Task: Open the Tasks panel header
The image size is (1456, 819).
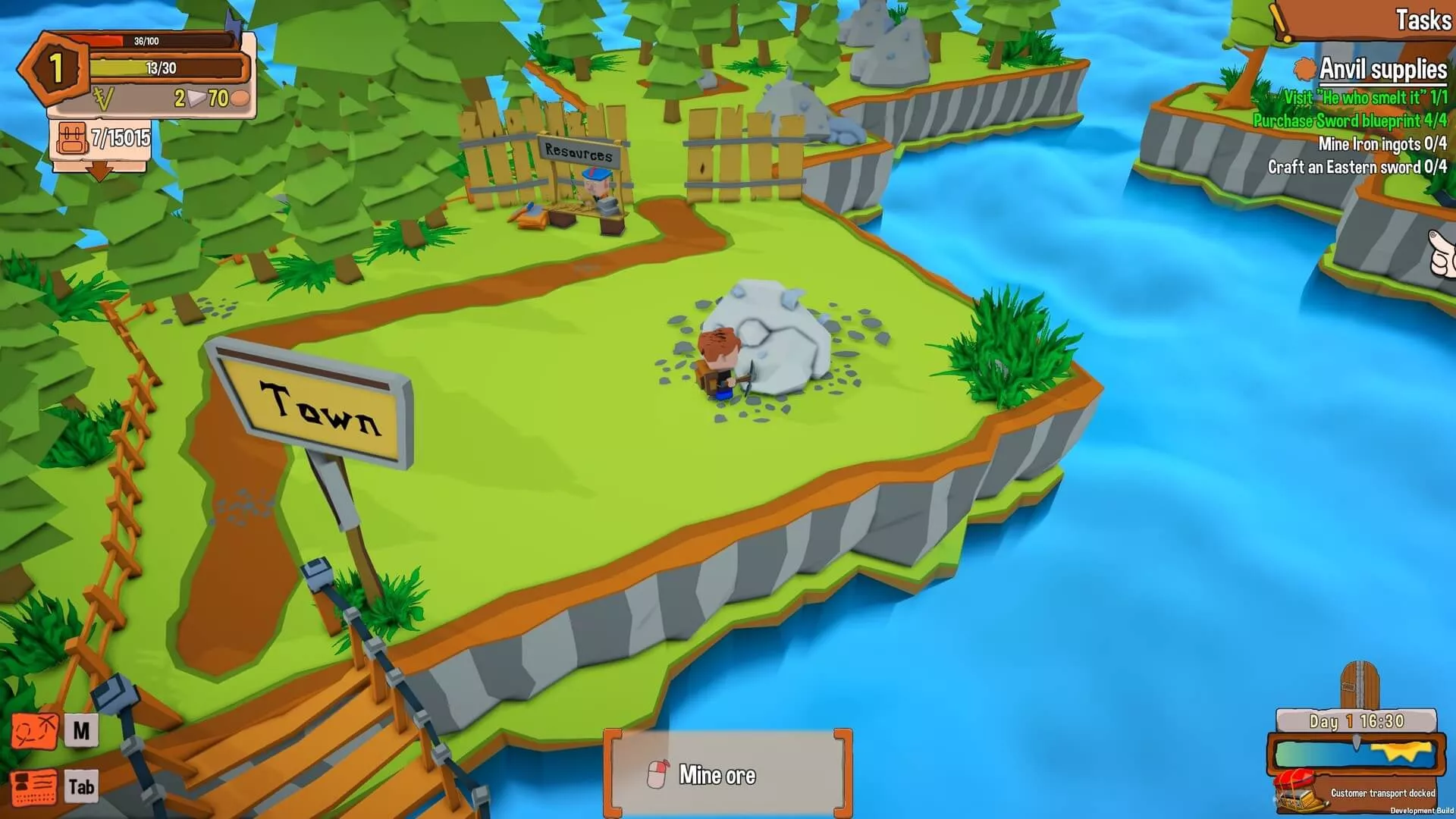Action: coord(1423,20)
